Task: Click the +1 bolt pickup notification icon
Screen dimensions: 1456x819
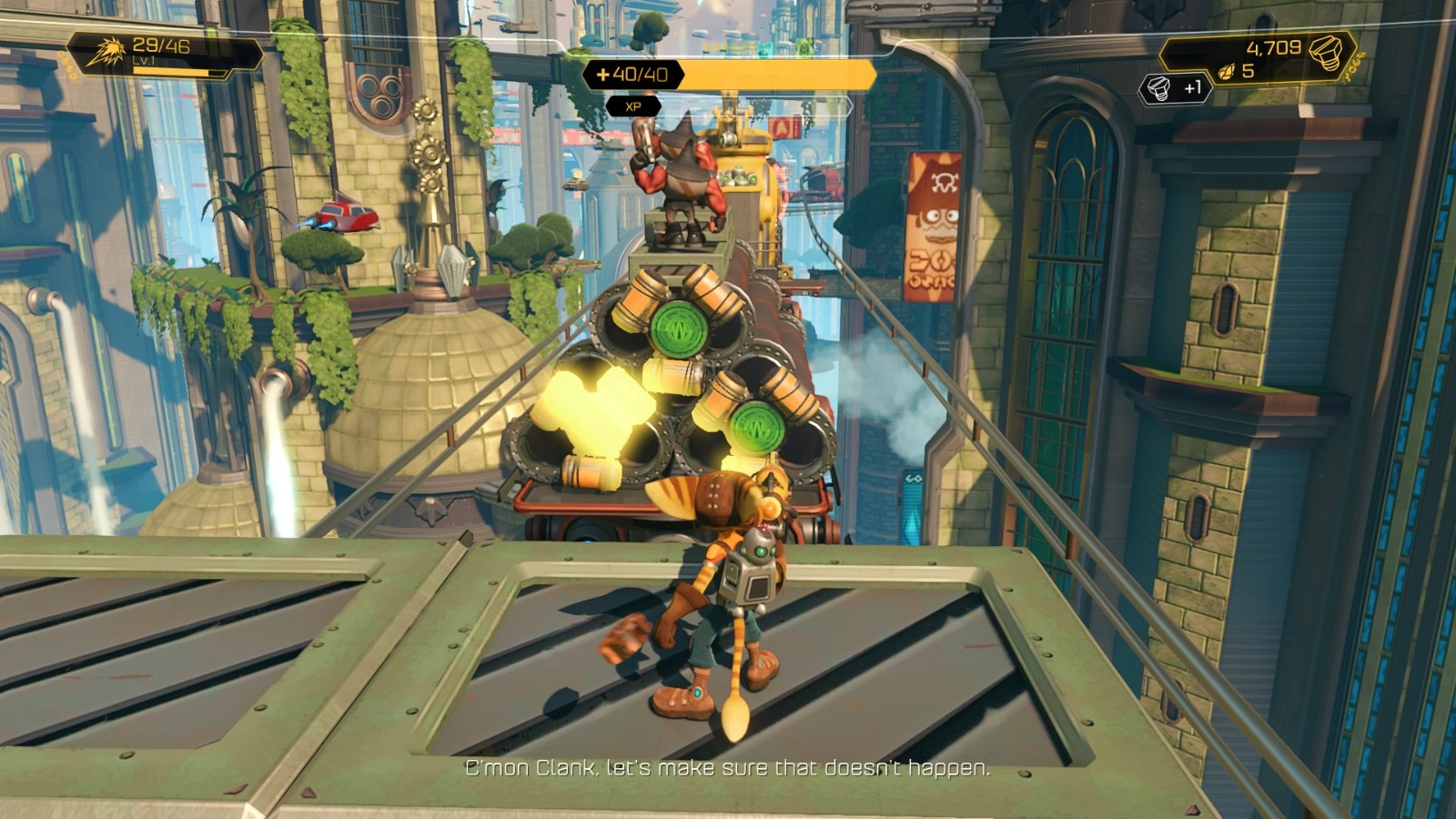Action: [1158, 87]
